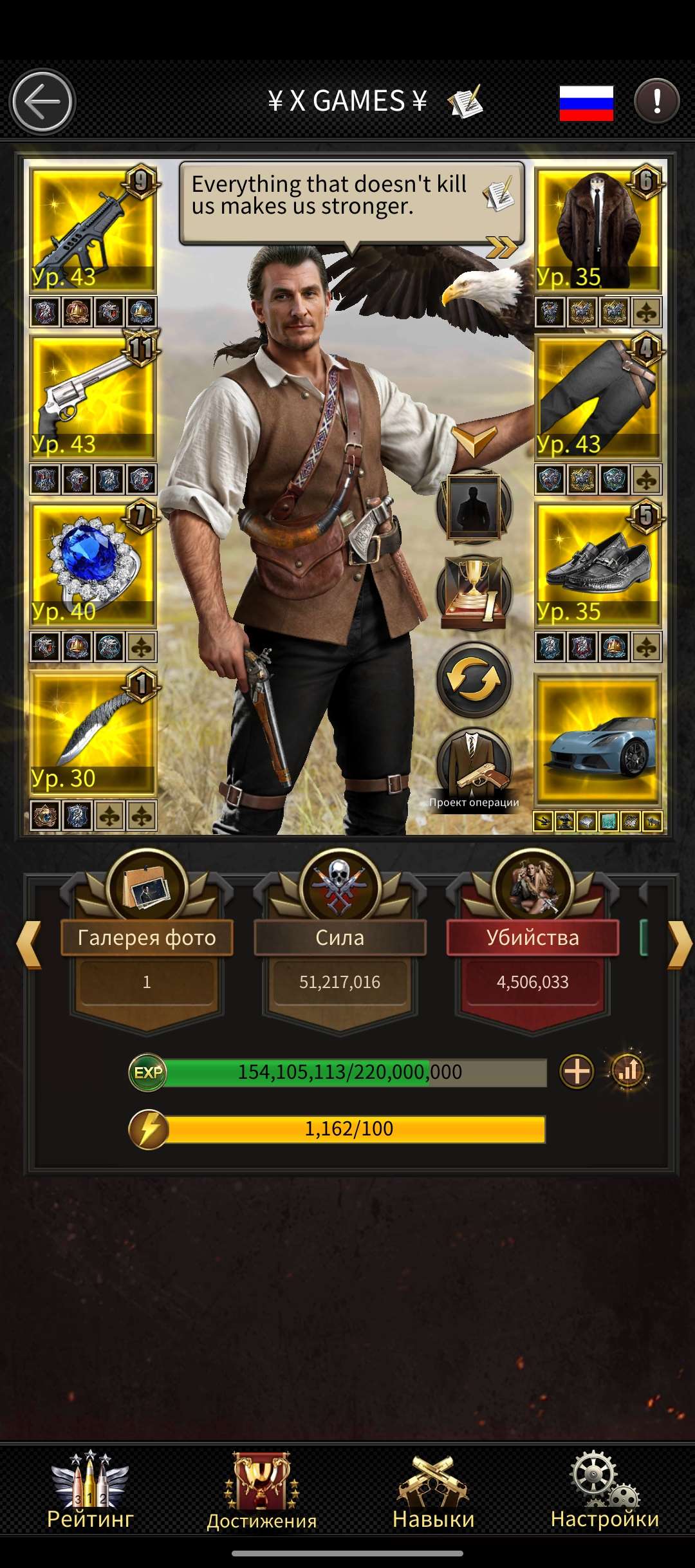Go back with the arrow button
This screenshot has width=695, height=1568.
(42, 102)
